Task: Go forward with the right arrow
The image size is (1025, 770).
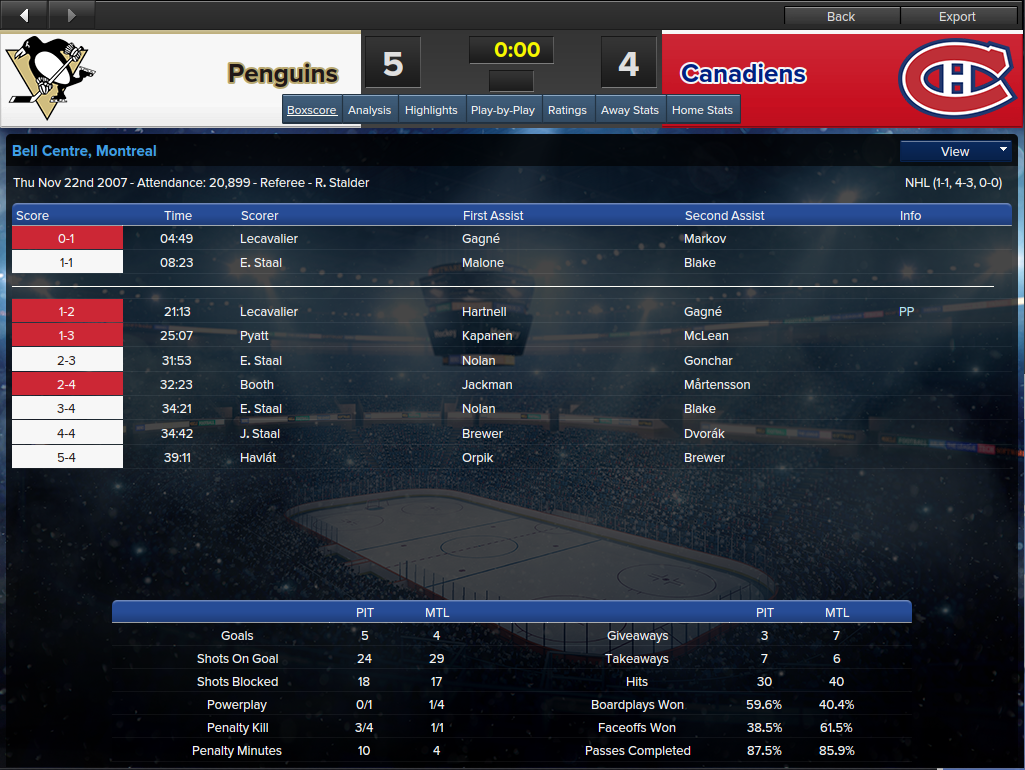Action: (70, 15)
